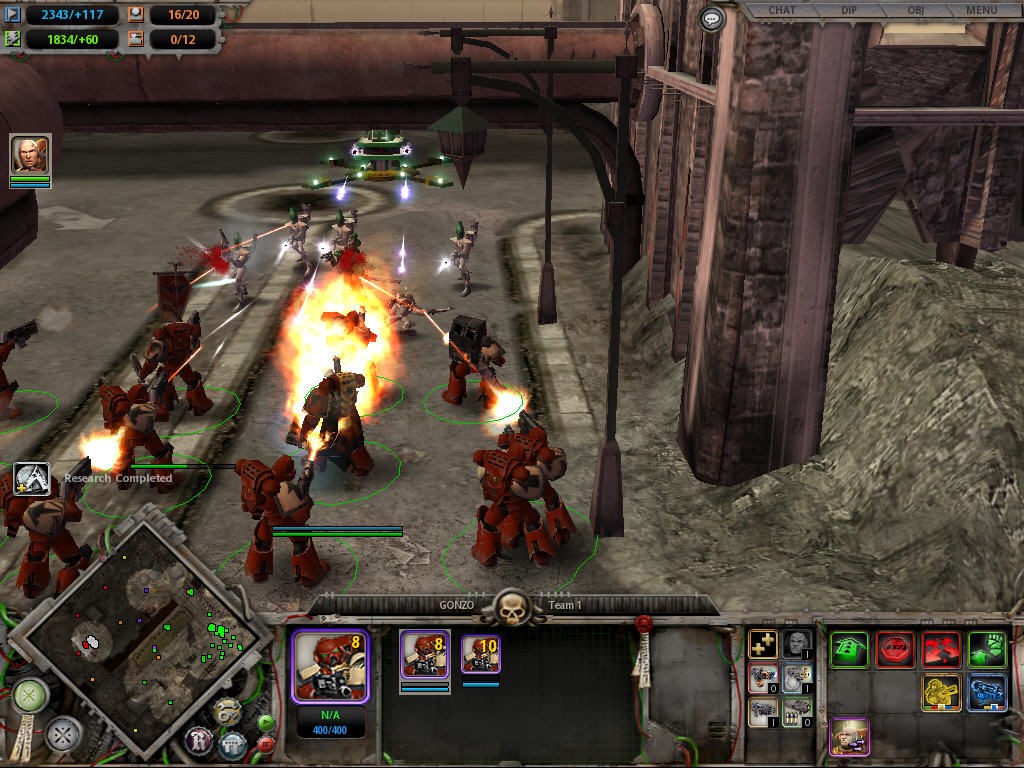
Task: Issue the red stop command
Action: click(x=895, y=649)
